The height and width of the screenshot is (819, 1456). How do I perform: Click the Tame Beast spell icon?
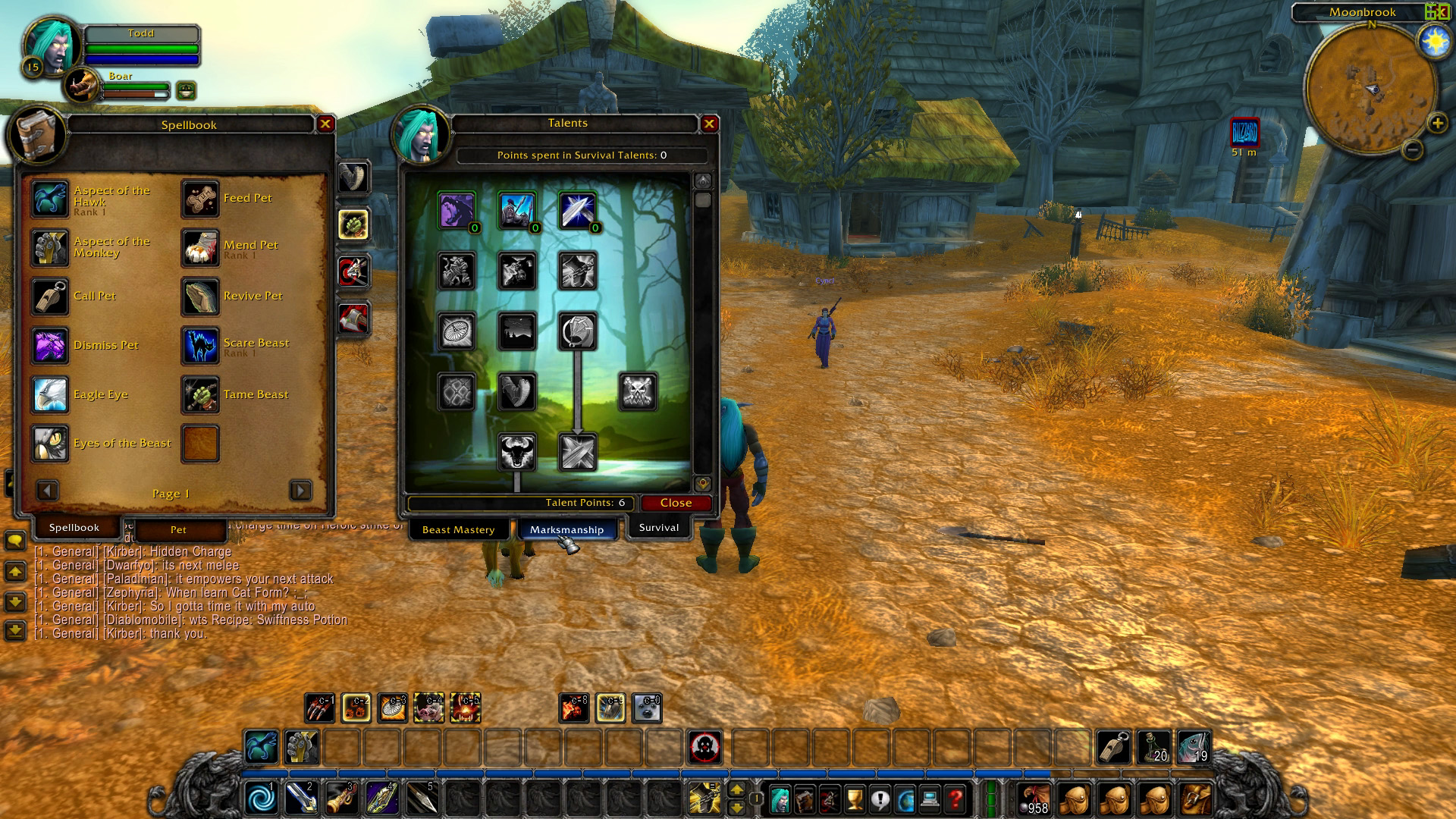(200, 395)
